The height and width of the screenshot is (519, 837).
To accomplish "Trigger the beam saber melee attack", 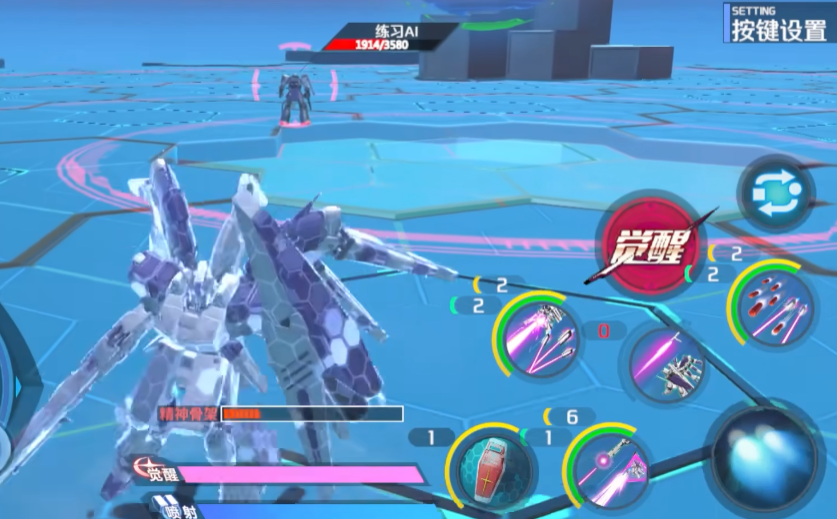I will pos(667,366).
